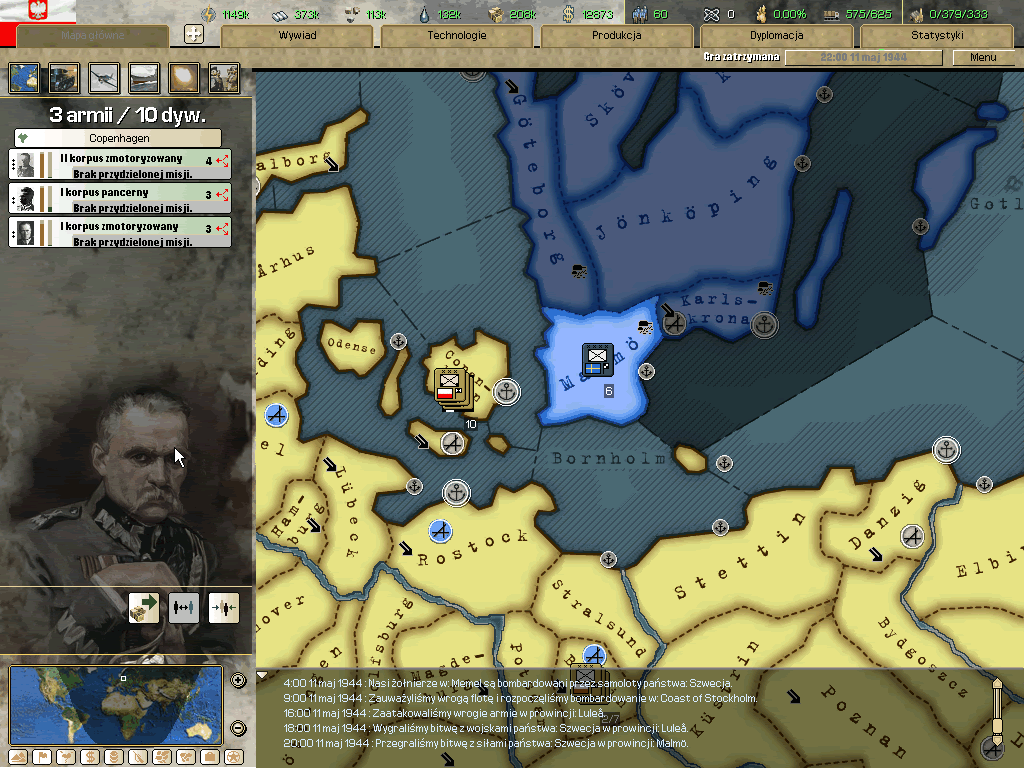The height and width of the screenshot is (768, 1024).
Task: Click the dollar sign map mode button
Action: (x=88, y=757)
